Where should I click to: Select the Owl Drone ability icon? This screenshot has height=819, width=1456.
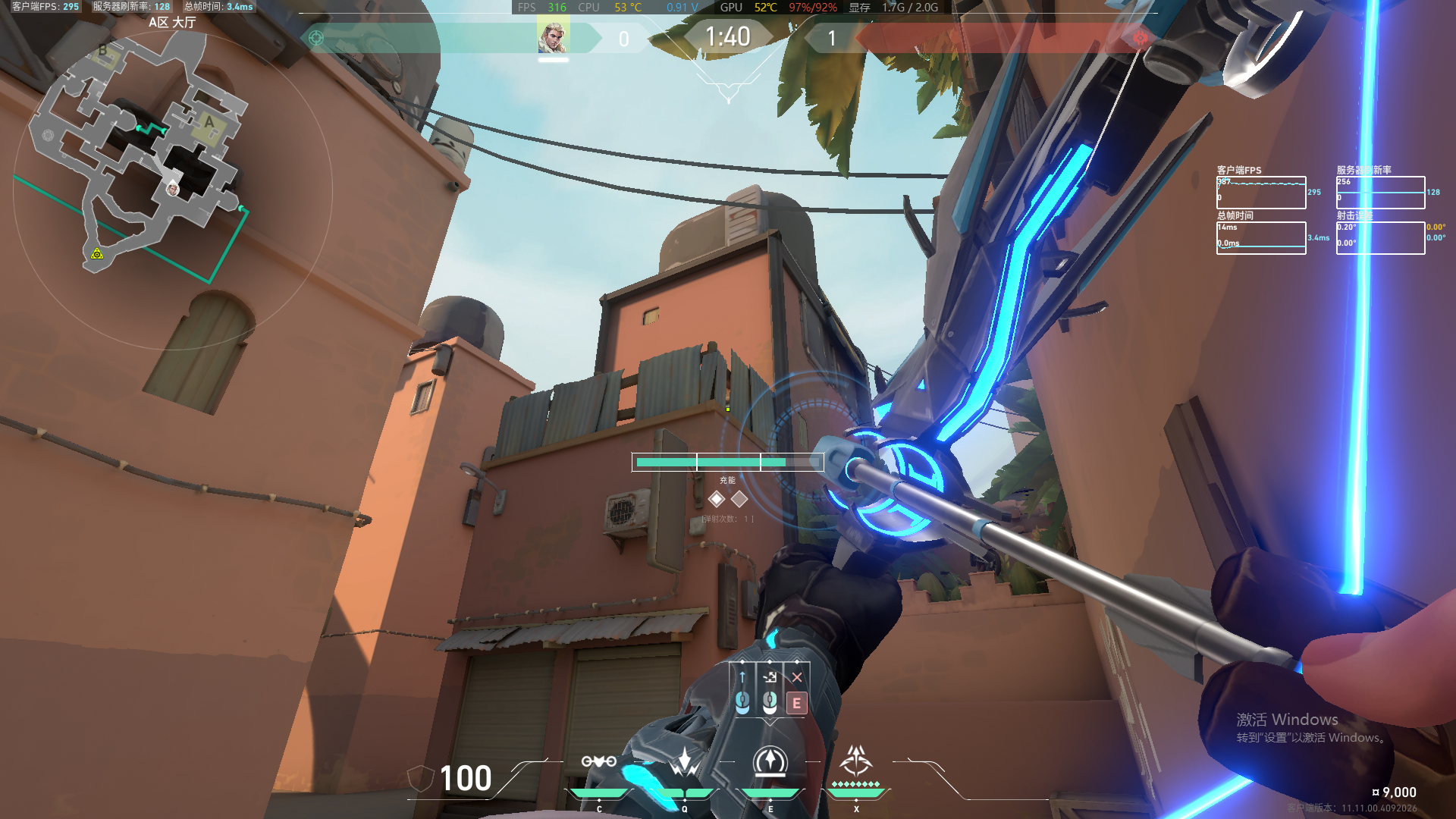coord(598,761)
